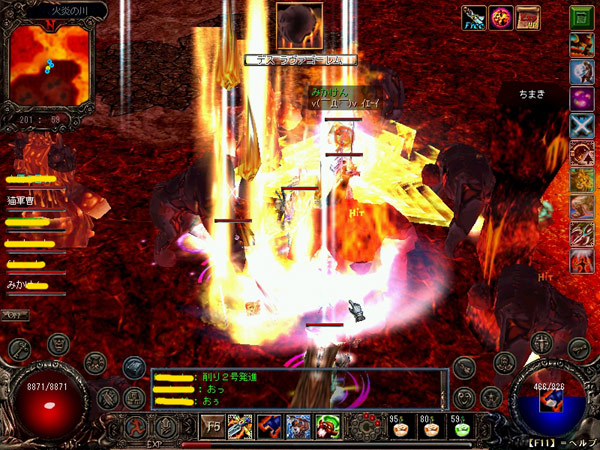Viewport: 600px width, 450px height.
Task: Activate the bottom red figure skill
Action: click(579, 262)
